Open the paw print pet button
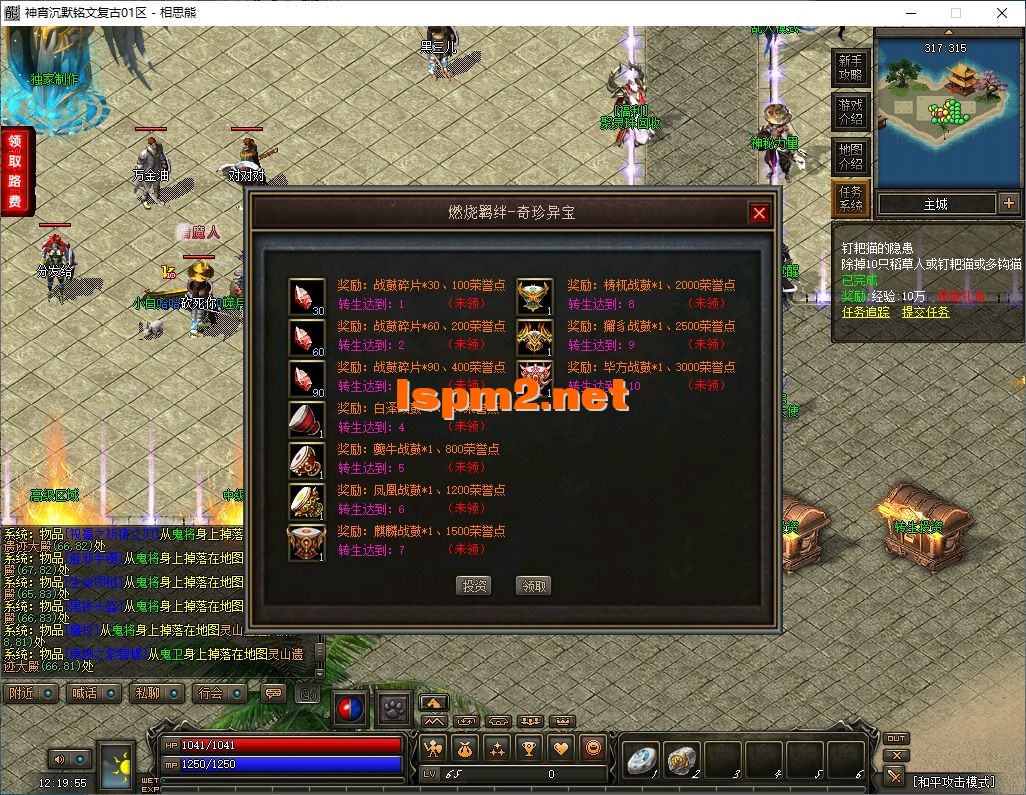 (x=393, y=709)
